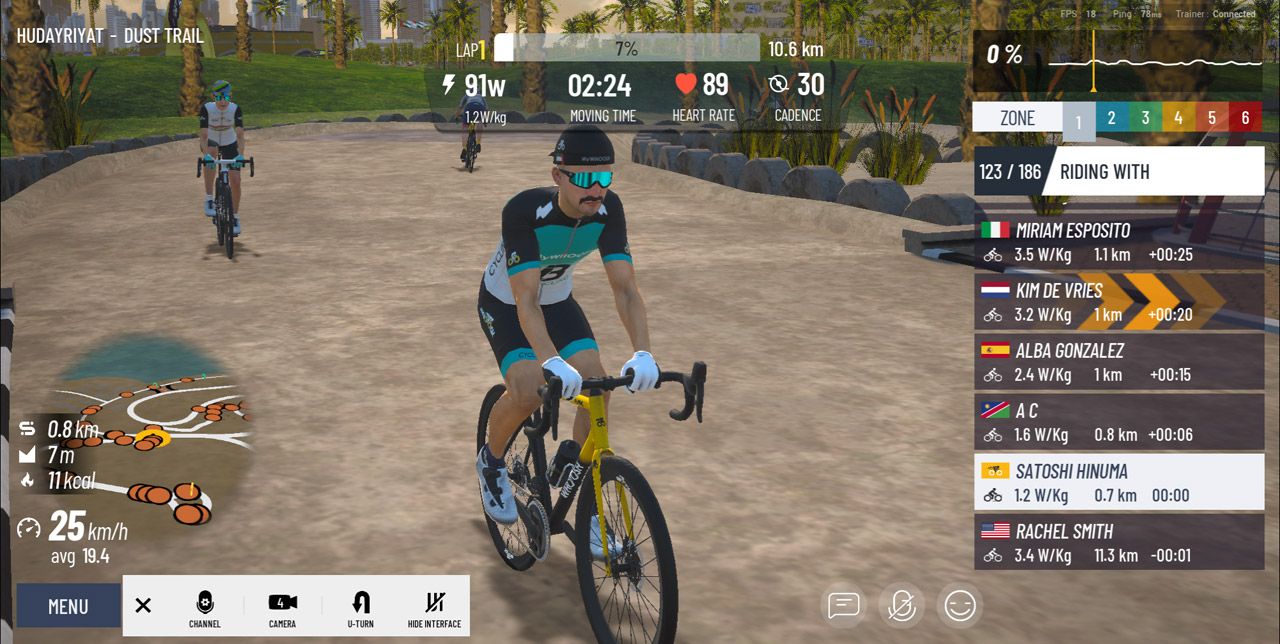Image resolution: width=1280 pixels, height=644 pixels.
Task: Pick Rachel Smith from riders list
Action: pyautogui.click(x=1118, y=542)
